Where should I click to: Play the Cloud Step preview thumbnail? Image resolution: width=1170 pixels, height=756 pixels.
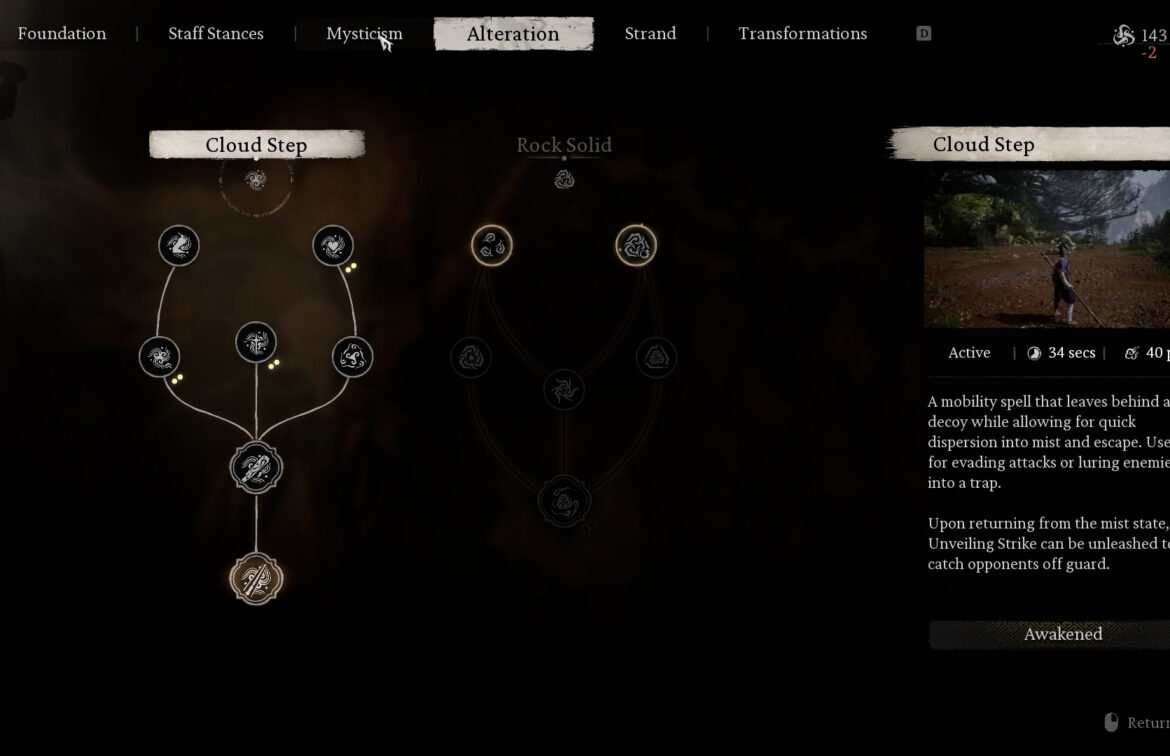coord(1046,249)
